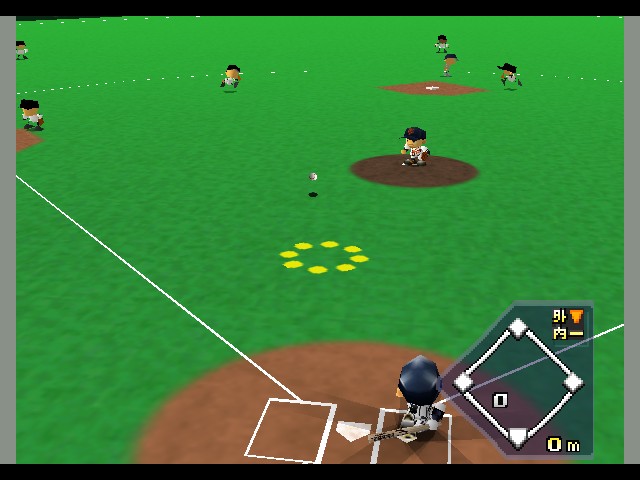The image size is (640, 480).
Task: Select home plate on the diamond minimap
Action: pos(518,435)
